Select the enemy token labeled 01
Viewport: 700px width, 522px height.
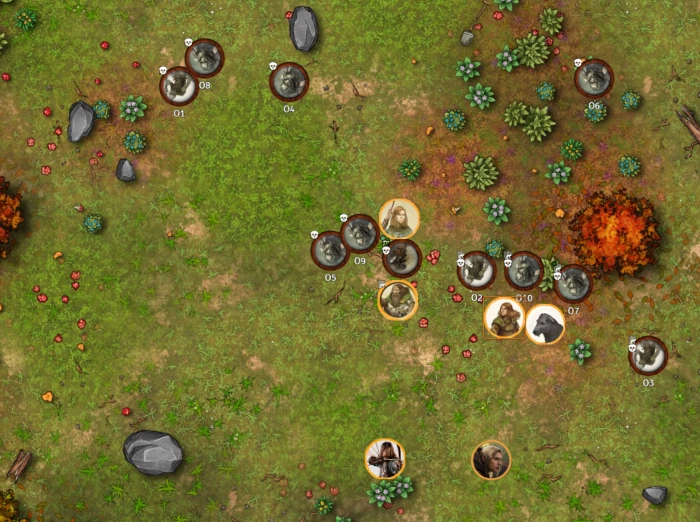pyautogui.click(x=178, y=86)
